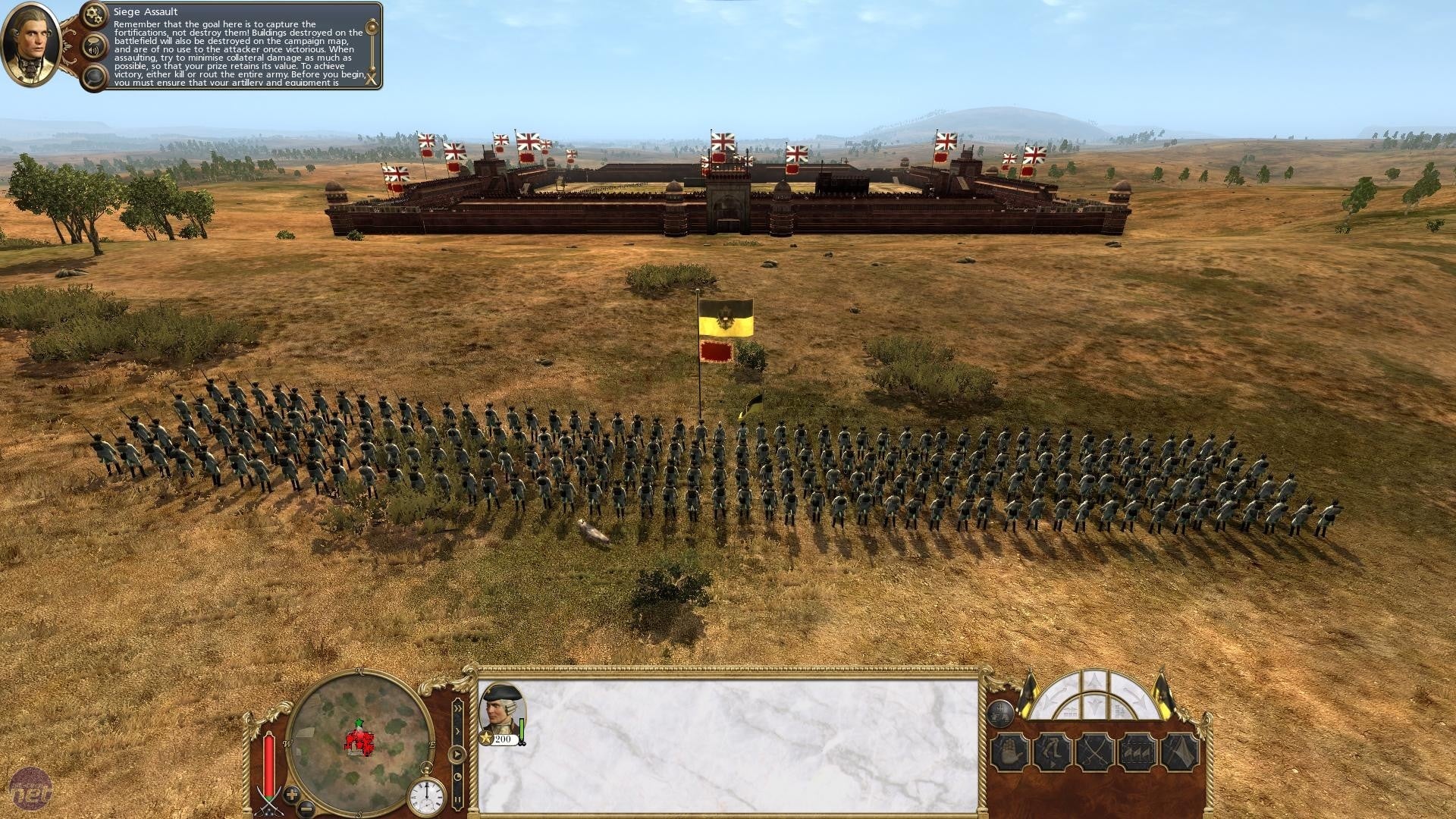Order units to halt with hand icon
Viewport: 1456px width, 819px height.
[1010, 753]
